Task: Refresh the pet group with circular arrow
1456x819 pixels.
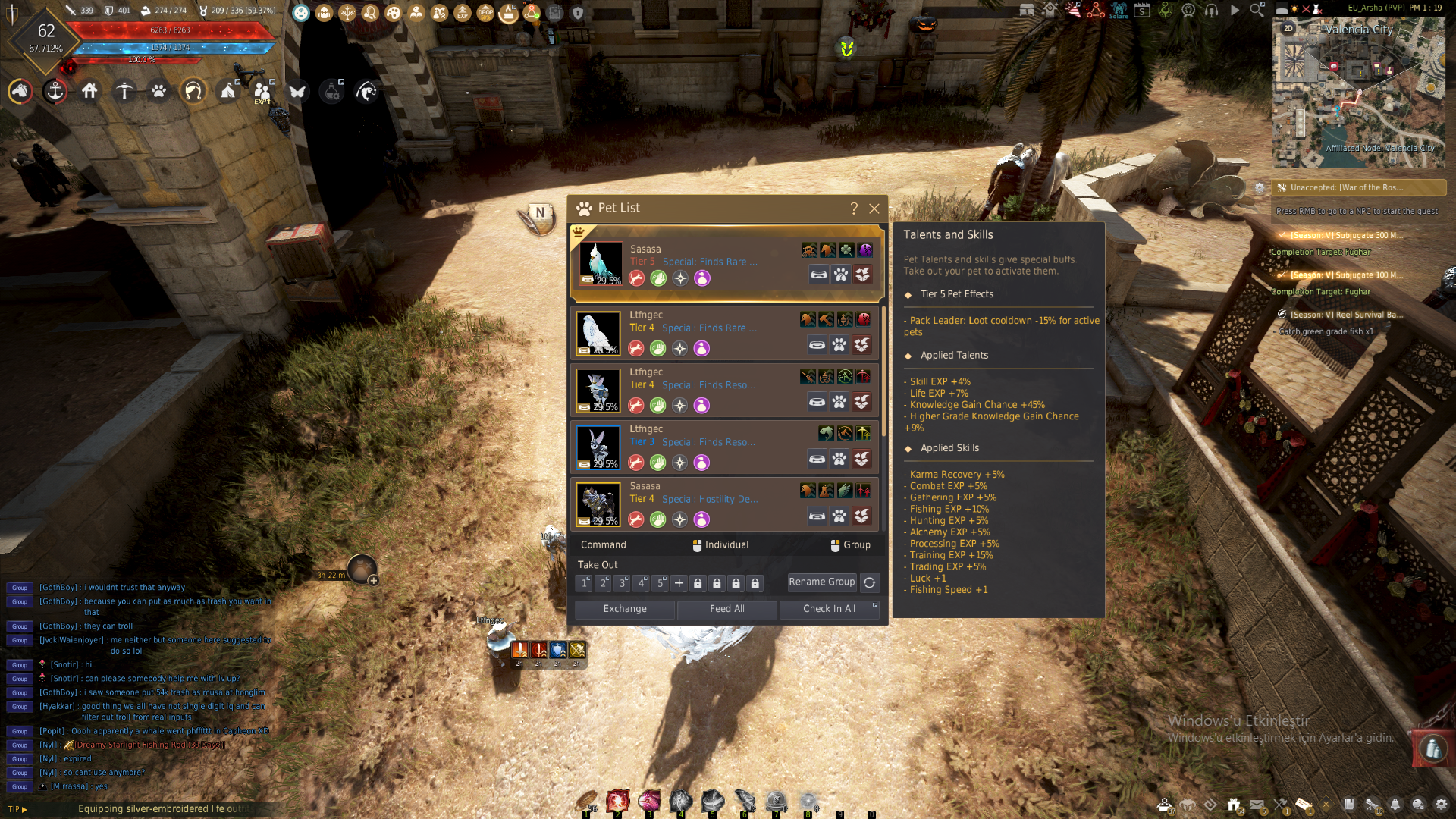Action: pyautogui.click(x=870, y=582)
